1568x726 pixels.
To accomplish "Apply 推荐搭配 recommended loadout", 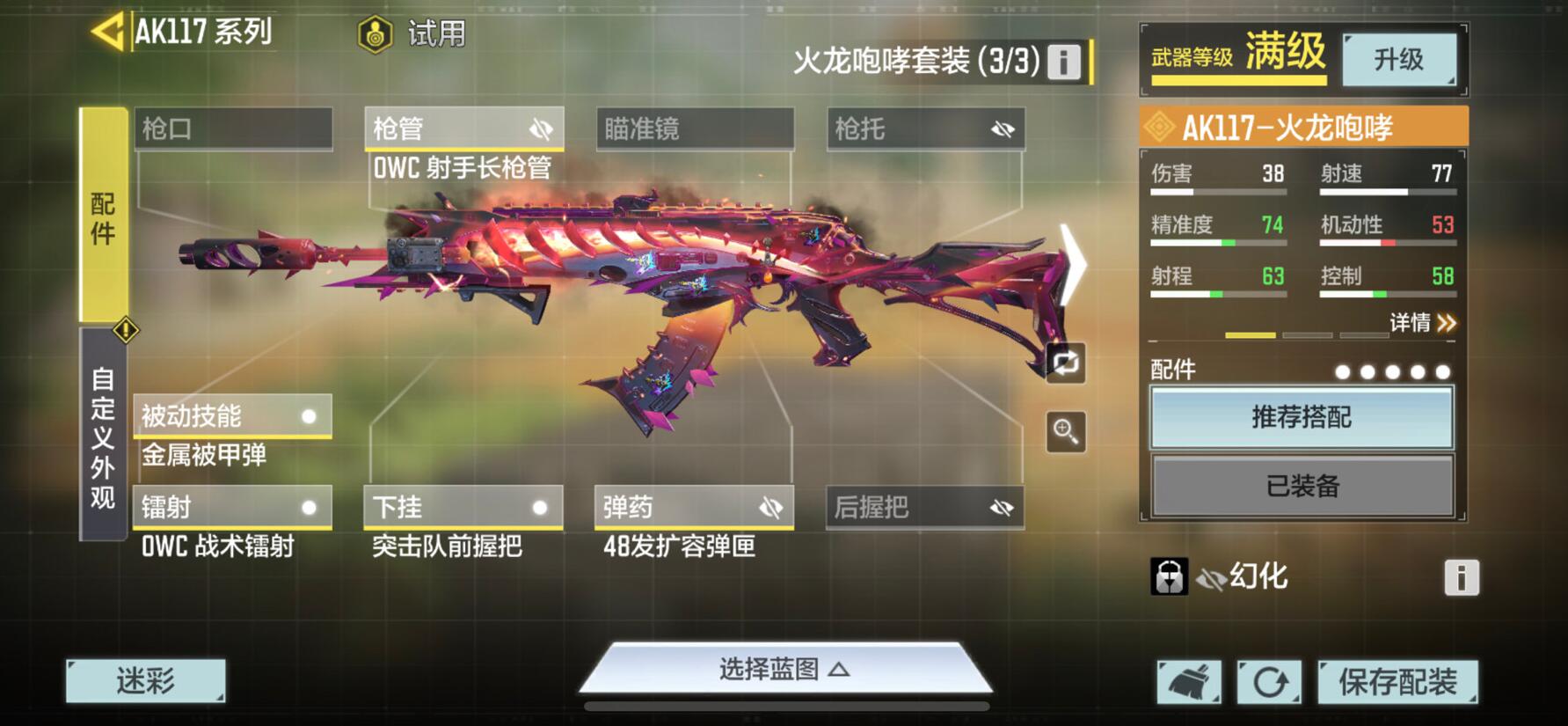I will click(1302, 417).
